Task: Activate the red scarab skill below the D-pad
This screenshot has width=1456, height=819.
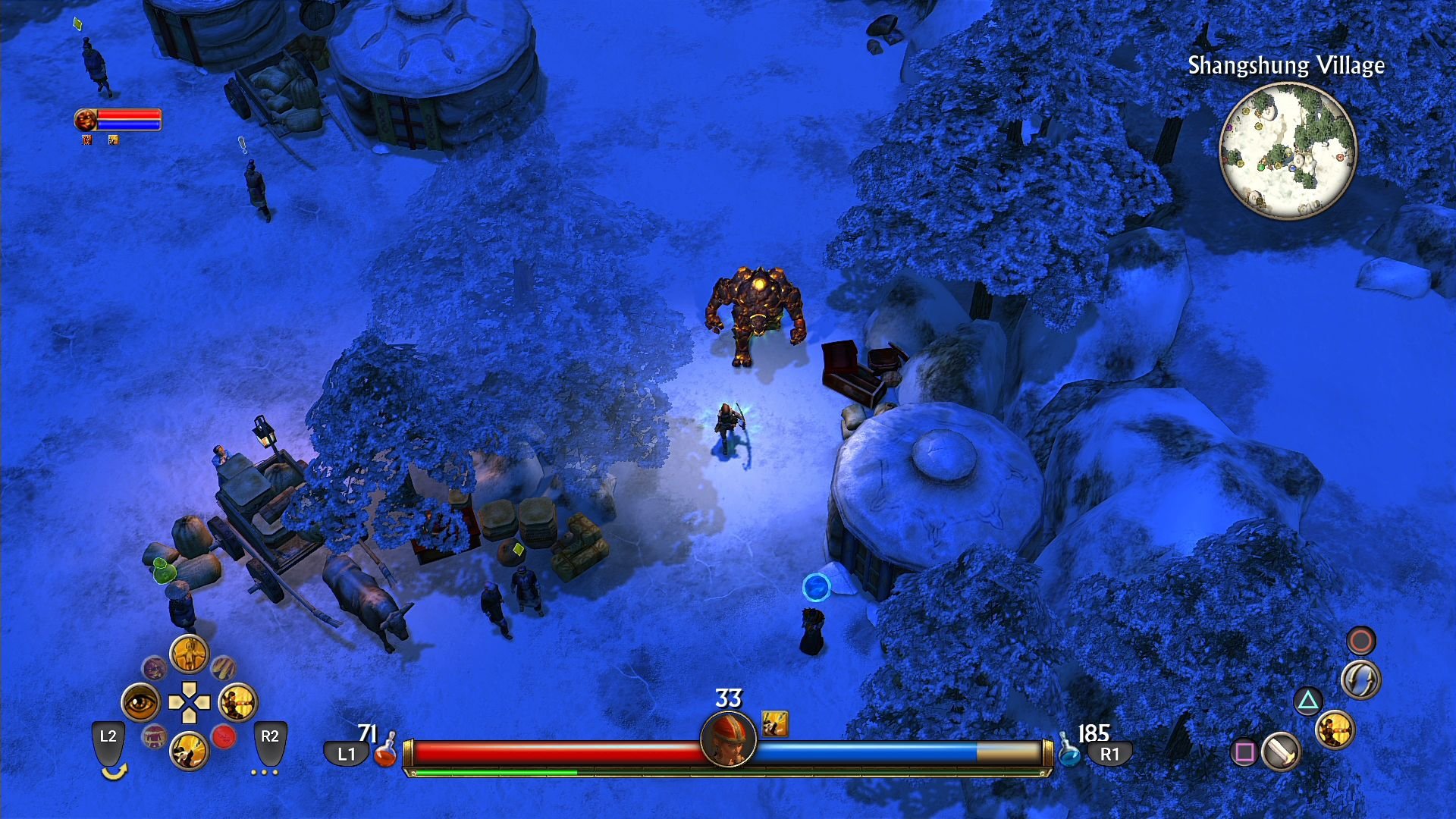Action: (224, 736)
